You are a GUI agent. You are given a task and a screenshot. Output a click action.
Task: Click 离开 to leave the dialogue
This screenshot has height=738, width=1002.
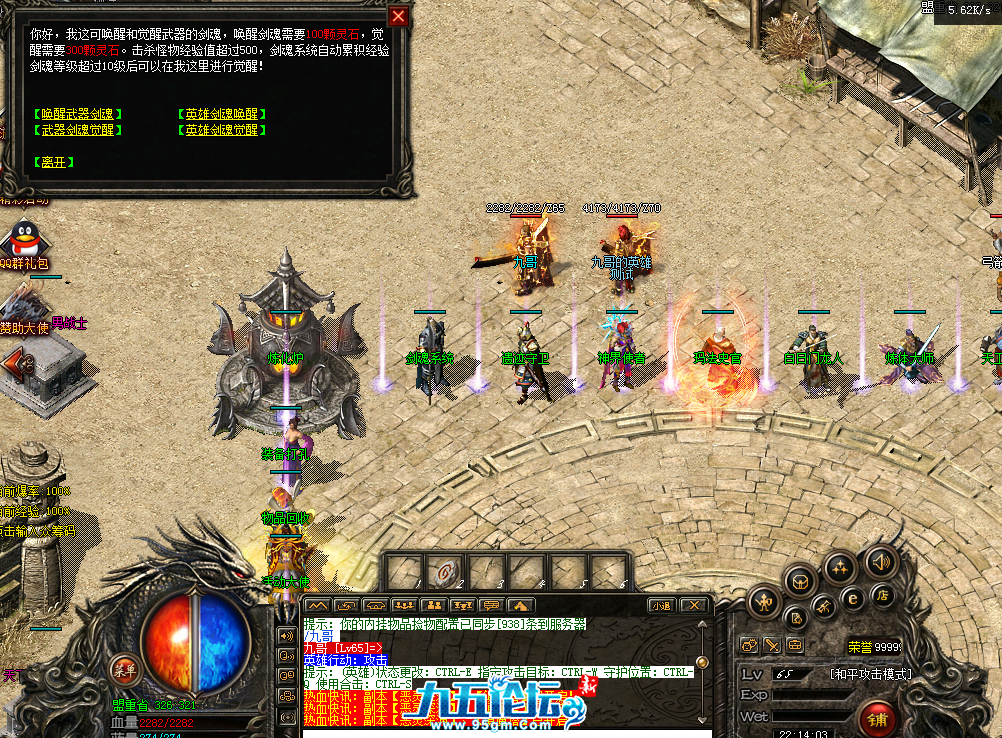click(x=54, y=162)
